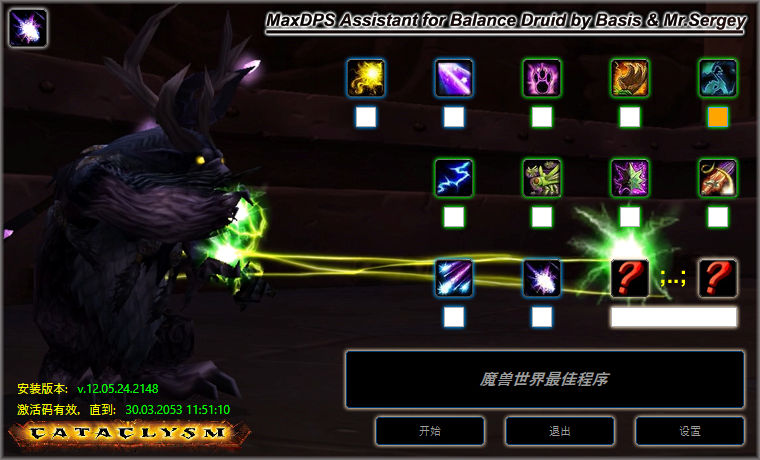The image size is (760, 460).
Task: Select the yellow sun swirl spell icon
Action: (x=366, y=78)
